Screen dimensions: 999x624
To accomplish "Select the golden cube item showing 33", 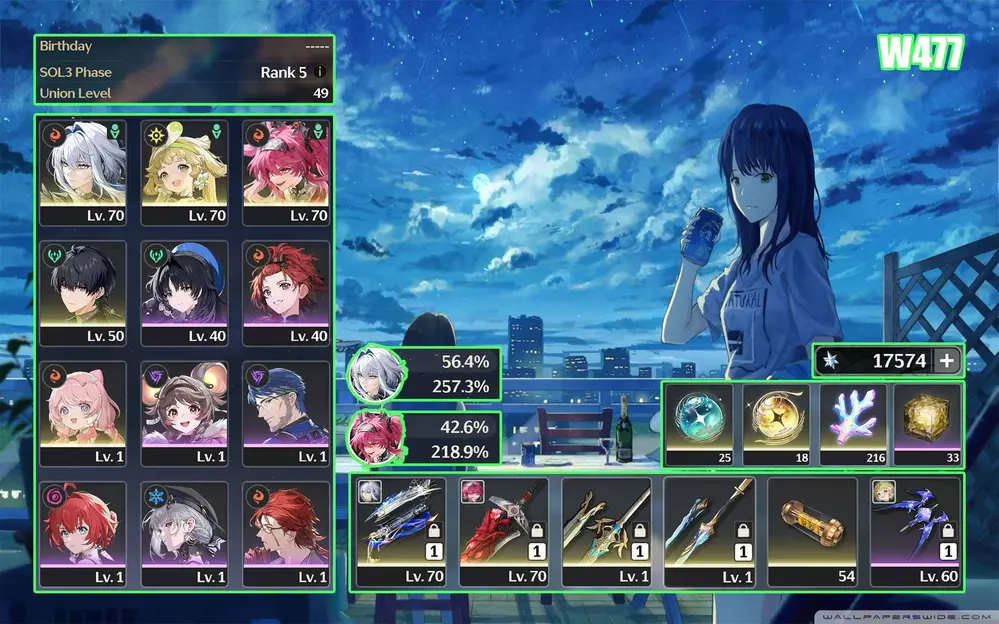I will pyautogui.click(x=926, y=424).
